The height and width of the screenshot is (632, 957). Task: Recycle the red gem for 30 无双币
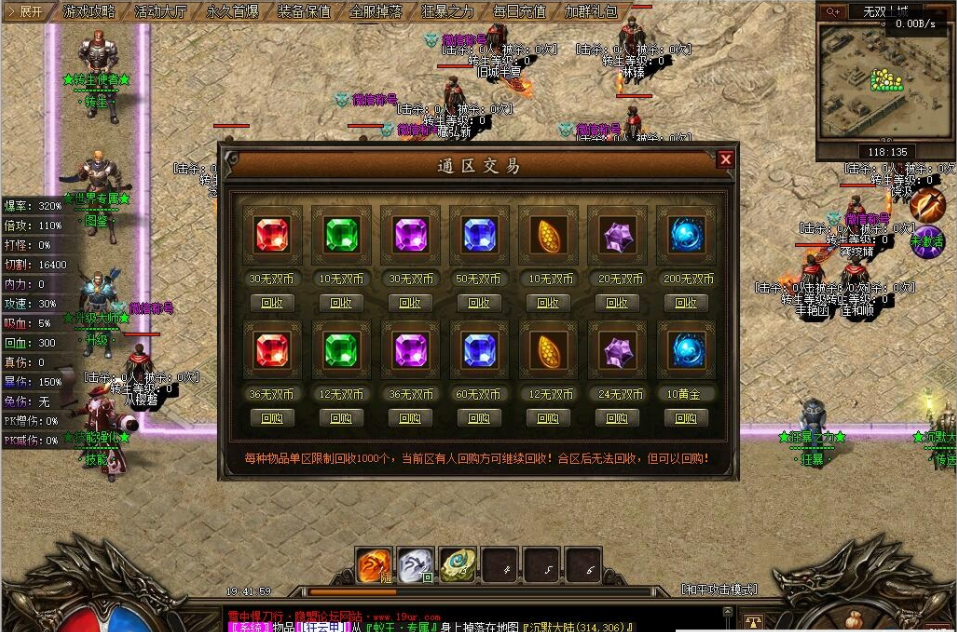(x=272, y=302)
